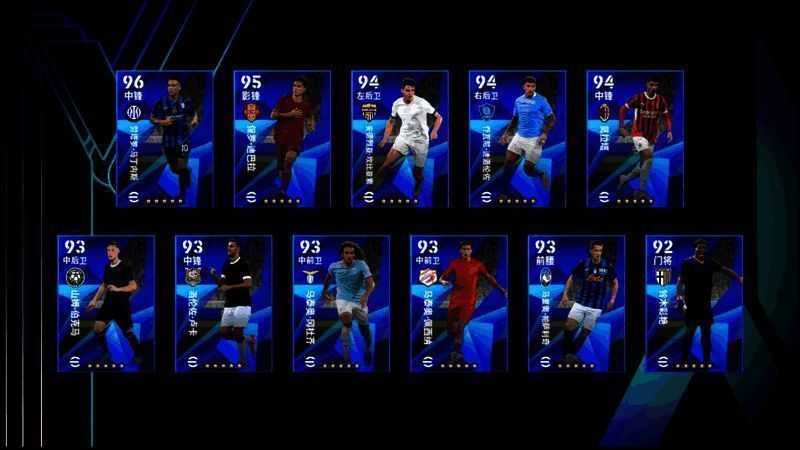The height and width of the screenshot is (450, 800).
Task: Select the 94-rated 中锋 AC Milan card
Action: [635, 138]
